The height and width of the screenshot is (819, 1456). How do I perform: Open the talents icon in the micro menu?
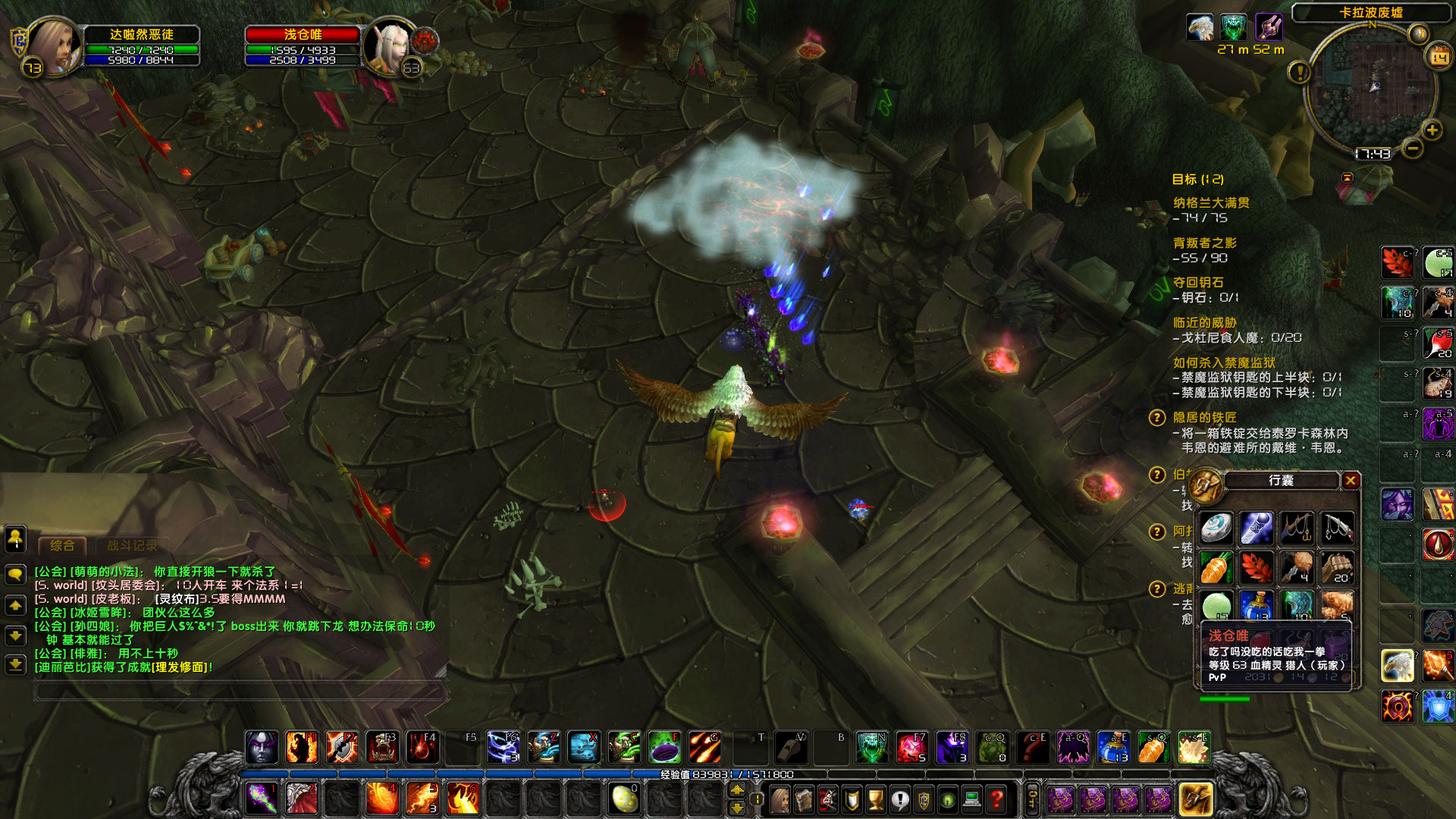[x=827, y=799]
